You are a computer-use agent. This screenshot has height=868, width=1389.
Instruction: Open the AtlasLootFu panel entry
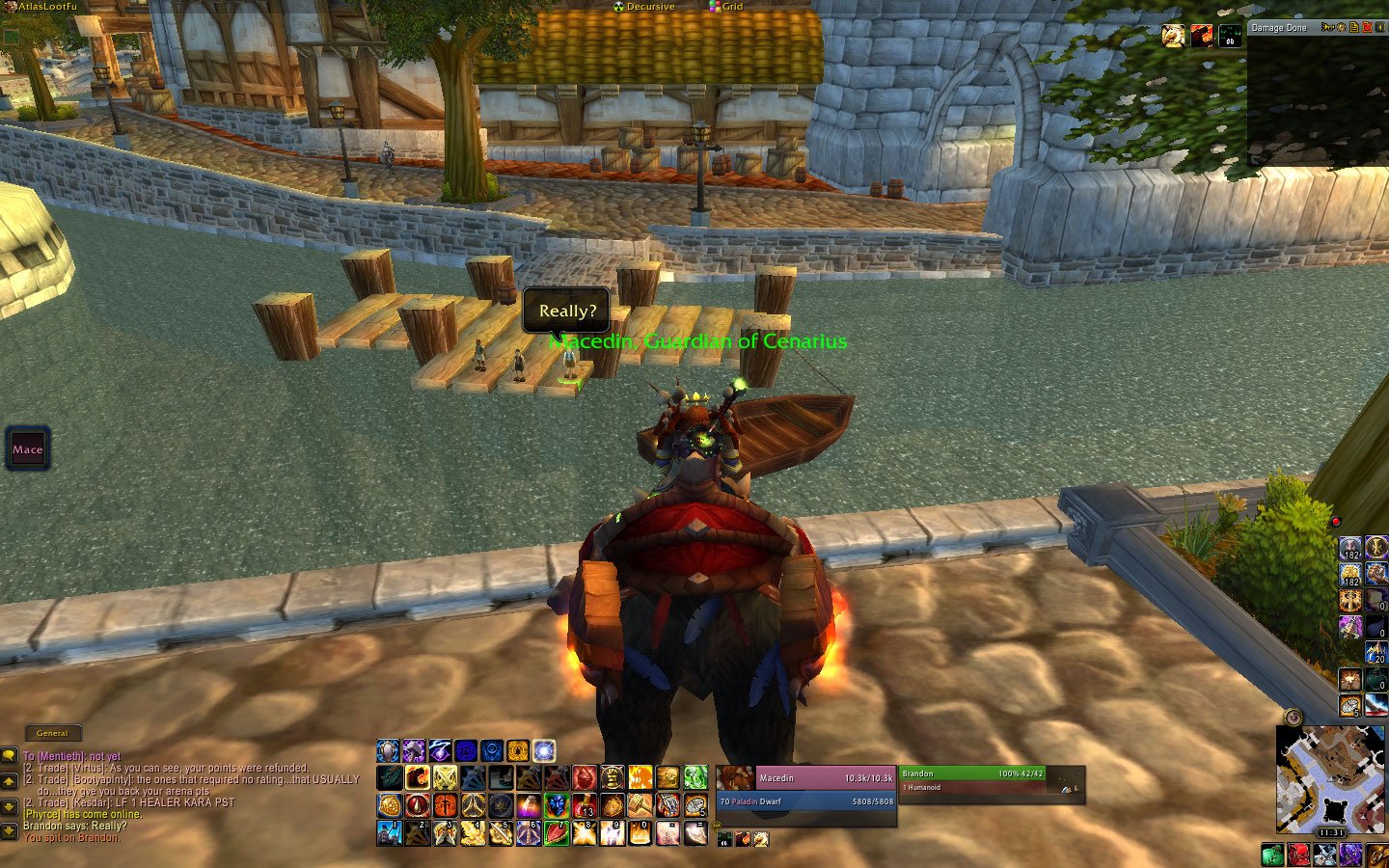(x=46, y=7)
